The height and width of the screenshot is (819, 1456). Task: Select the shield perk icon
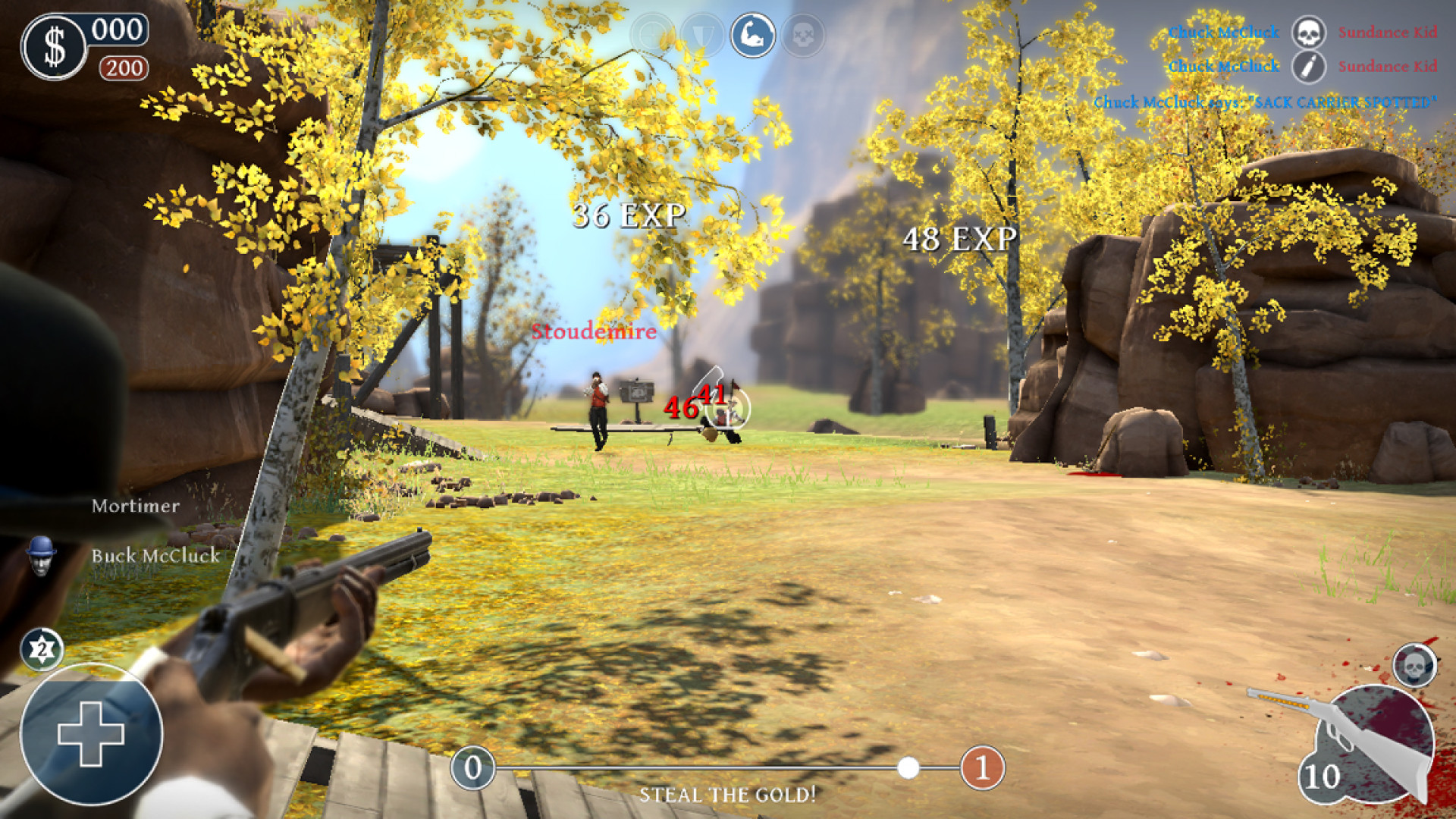coord(702,35)
